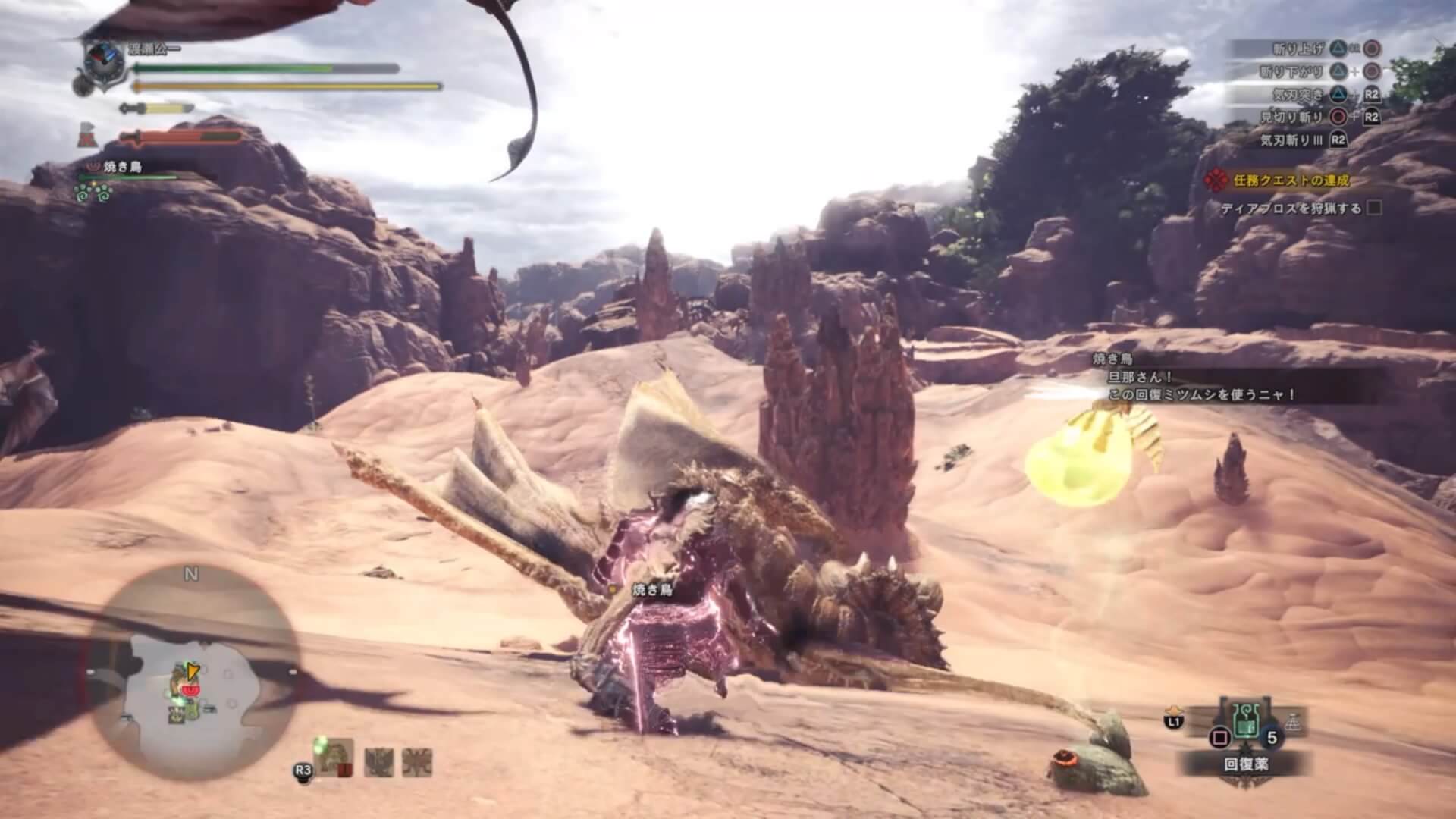Click the palico's 回復ミツムシ message
1456x819 pixels.
pyautogui.click(x=1202, y=395)
